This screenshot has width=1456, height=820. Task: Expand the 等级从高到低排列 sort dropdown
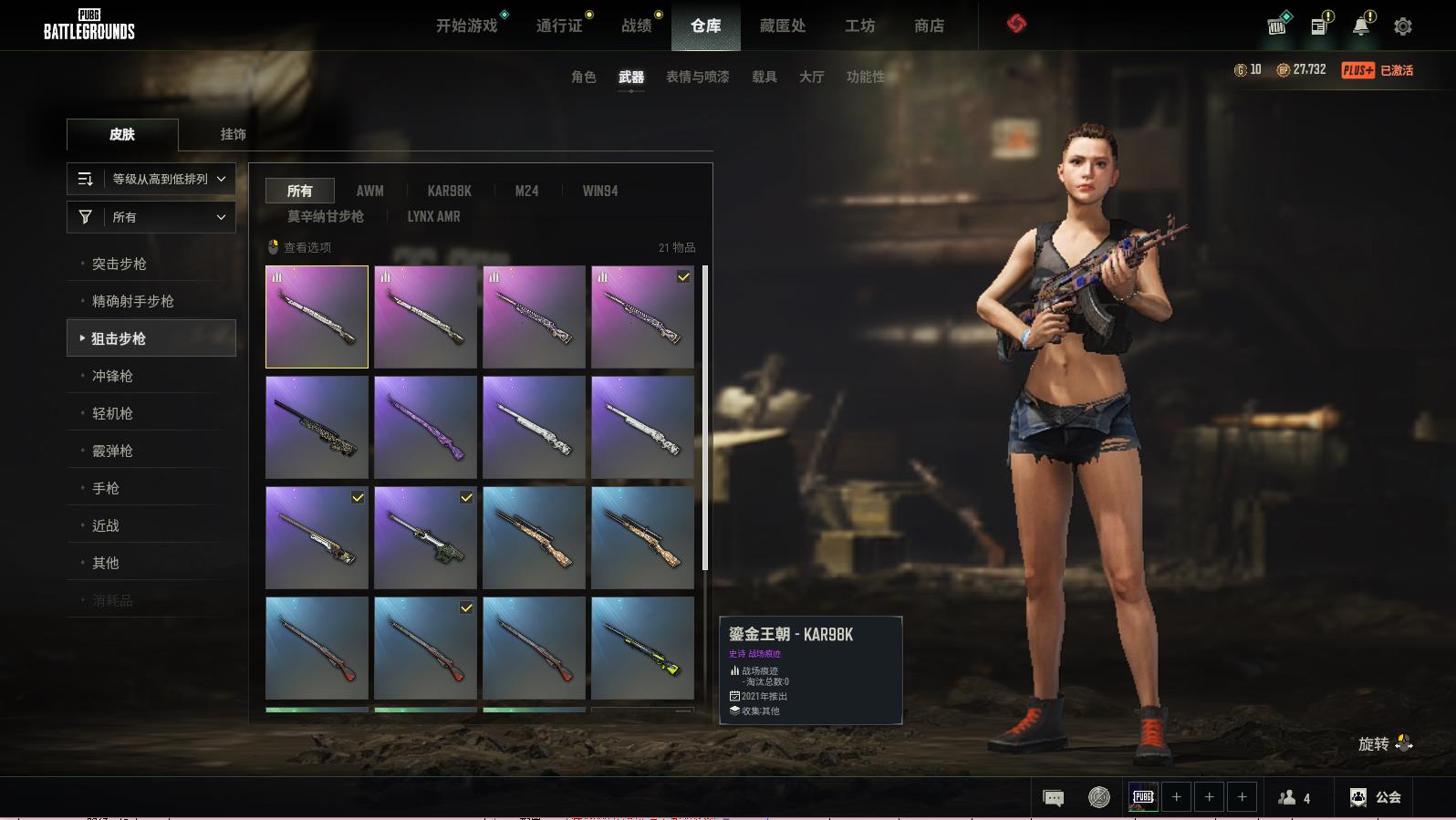151,179
